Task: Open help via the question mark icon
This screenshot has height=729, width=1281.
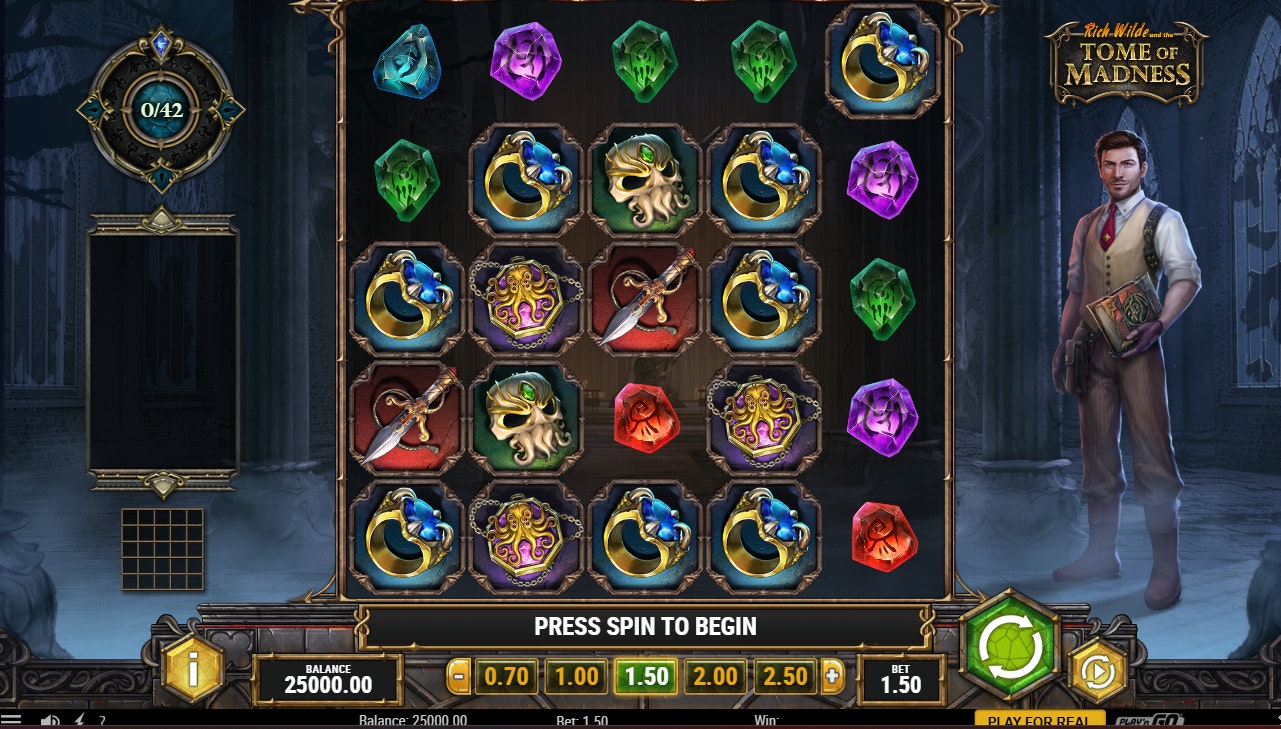Action: (102, 719)
